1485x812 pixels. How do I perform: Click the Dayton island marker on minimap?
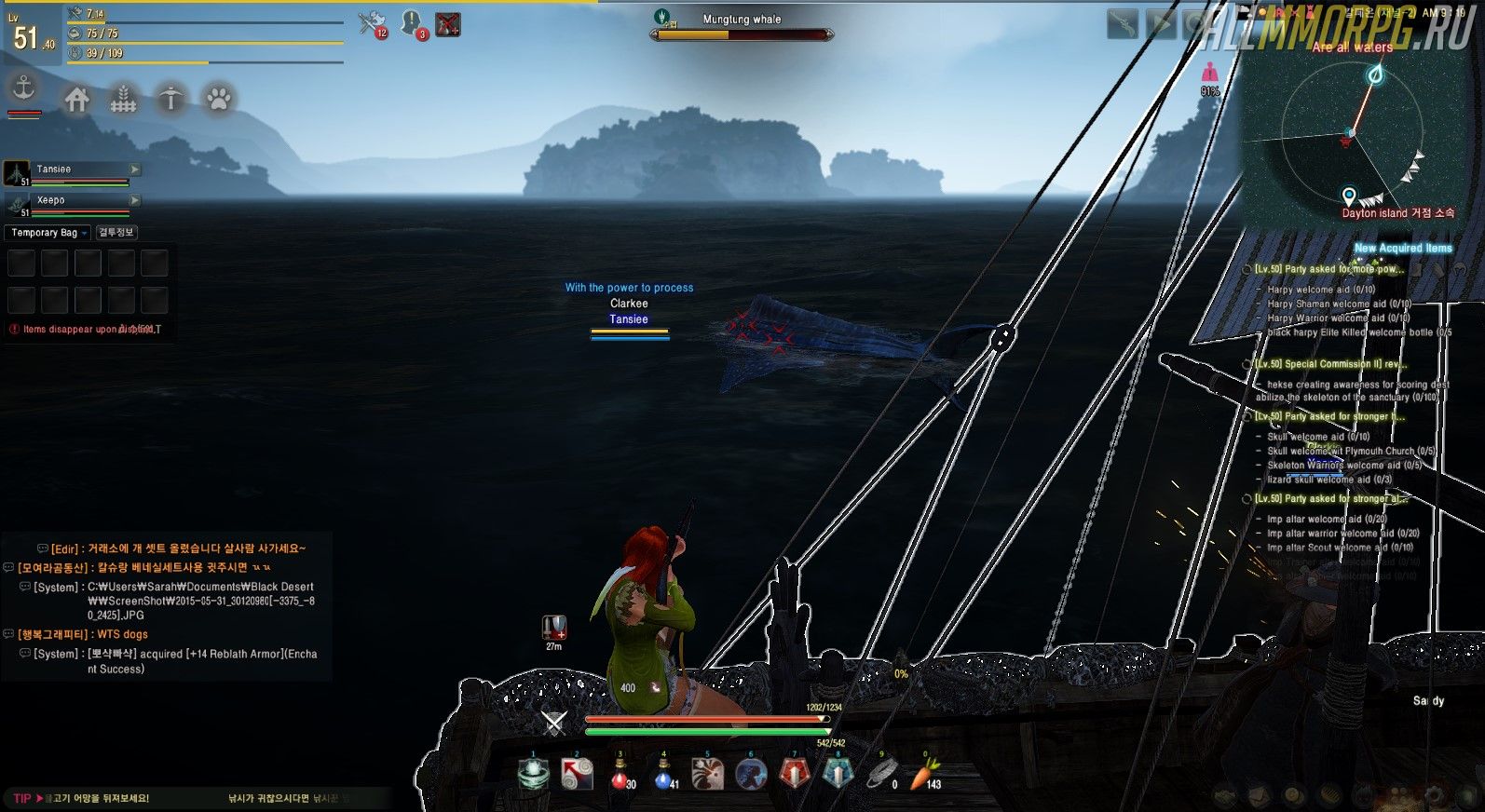[x=1348, y=196]
